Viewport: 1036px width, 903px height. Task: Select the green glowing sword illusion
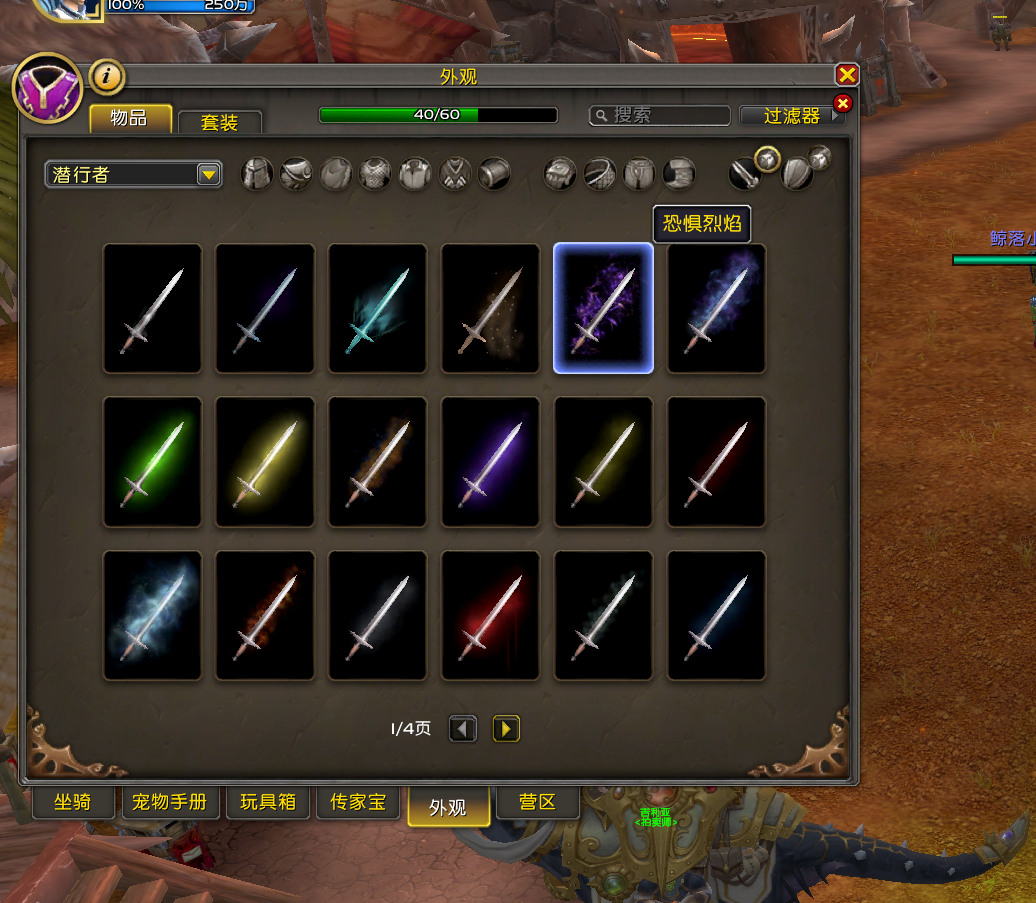click(152, 462)
